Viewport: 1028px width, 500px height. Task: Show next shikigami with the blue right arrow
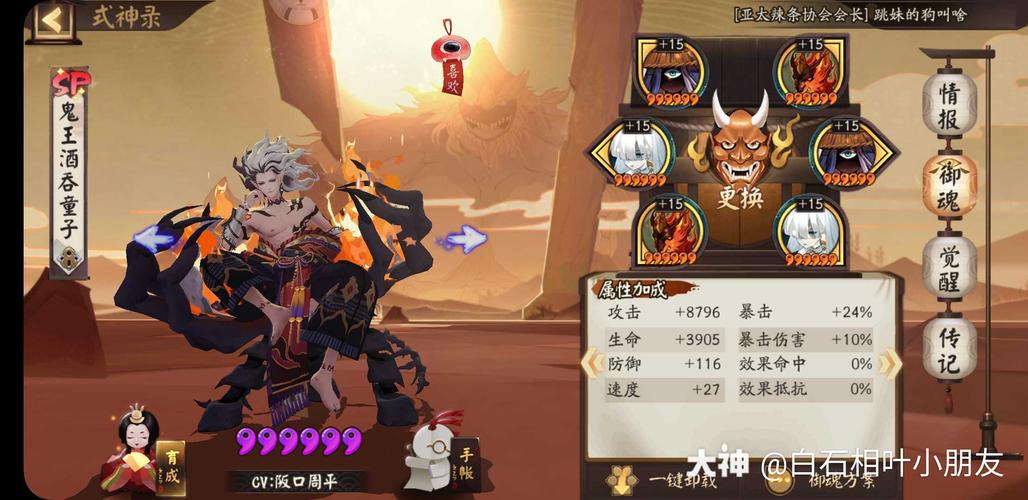tap(463, 238)
